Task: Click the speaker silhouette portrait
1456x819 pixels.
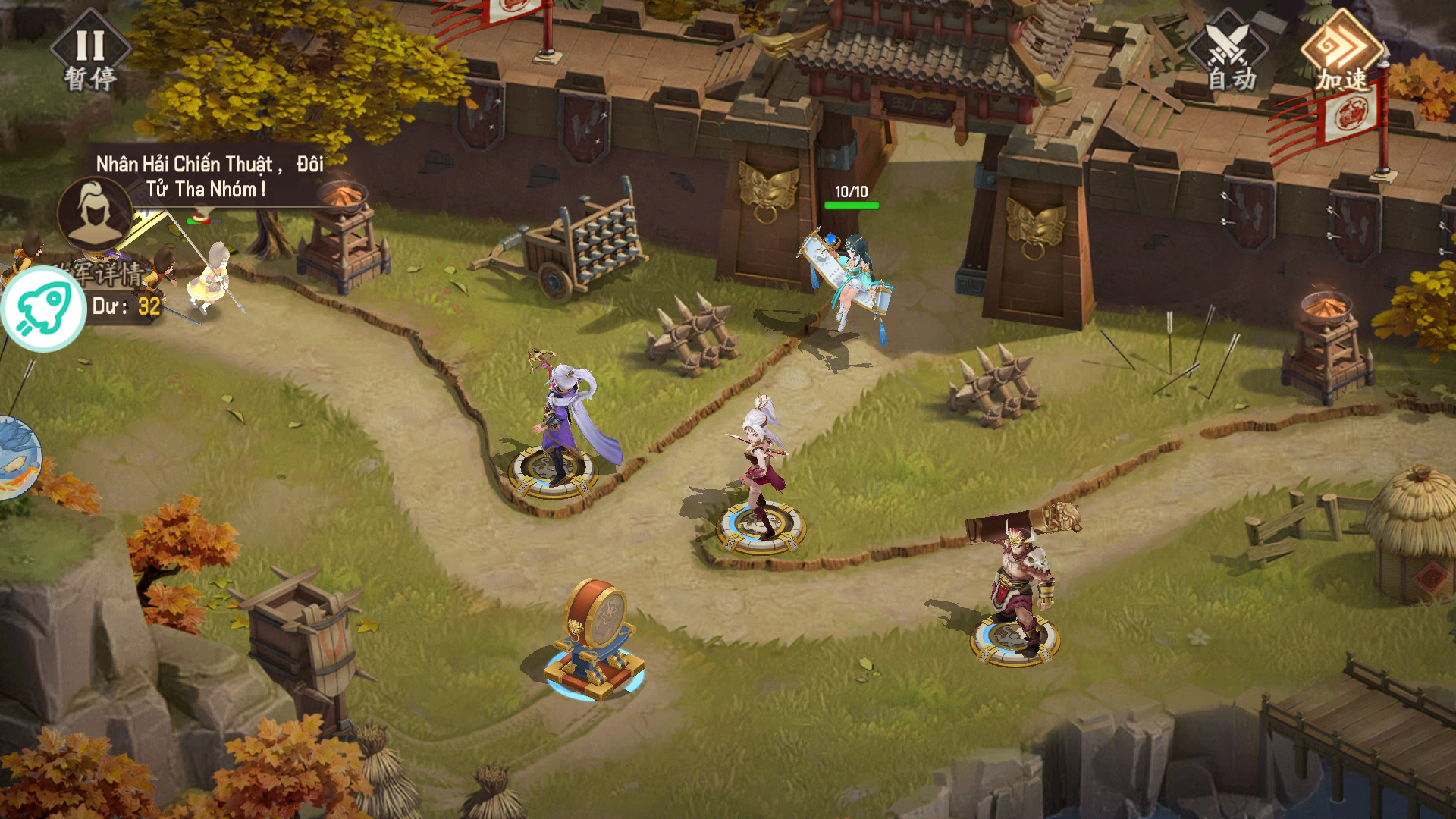Action: coord(94,212)
